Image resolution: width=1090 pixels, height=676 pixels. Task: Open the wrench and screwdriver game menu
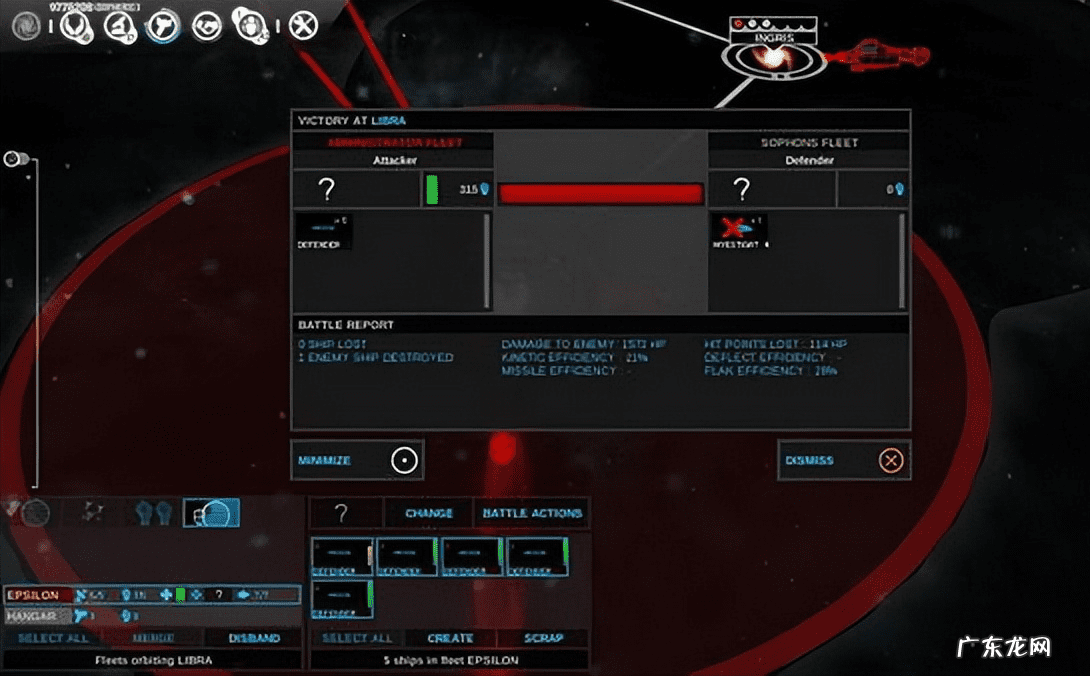click(x=303, y=24)
